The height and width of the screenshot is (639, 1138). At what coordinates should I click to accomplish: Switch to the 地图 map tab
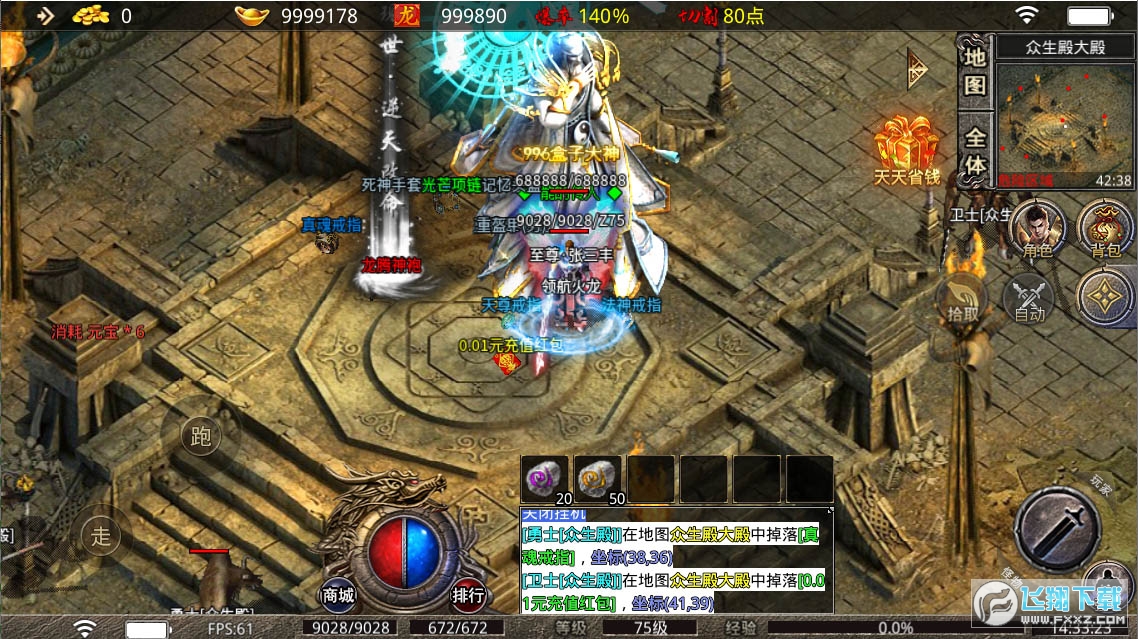pyautogui.click(x=974, y=71)
